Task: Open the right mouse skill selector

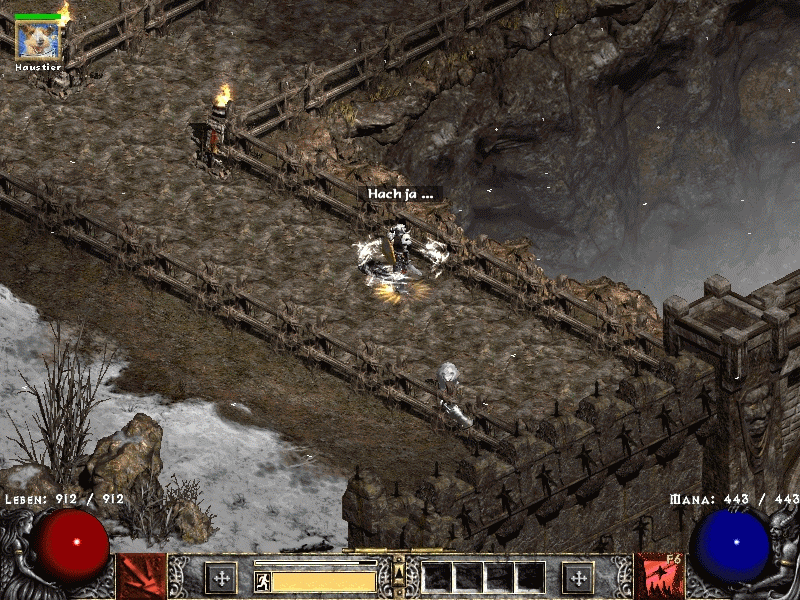Action: pyautogui.click(x=658, y=577)
